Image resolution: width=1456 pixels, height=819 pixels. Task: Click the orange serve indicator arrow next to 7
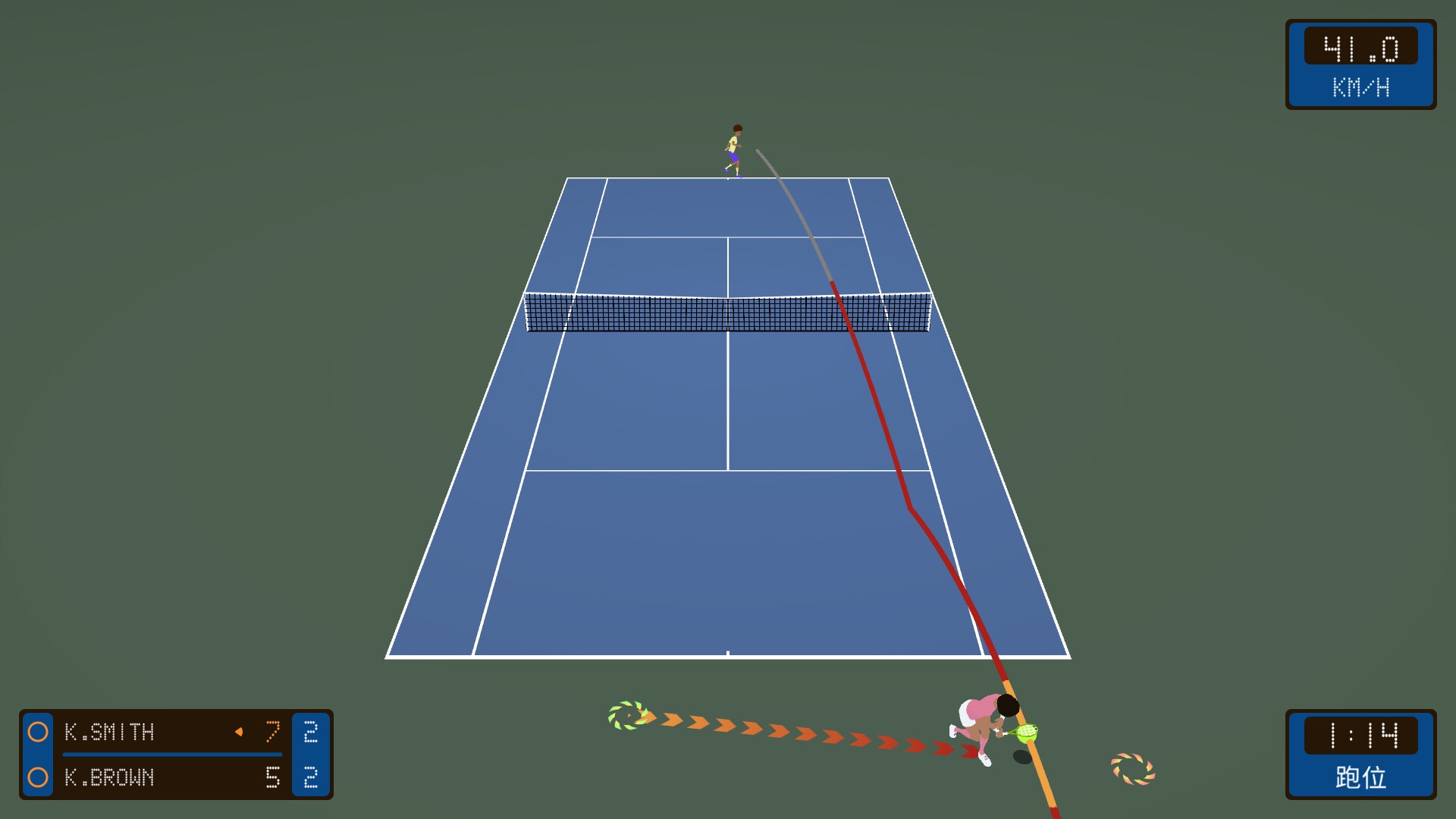tap(240, 732)
